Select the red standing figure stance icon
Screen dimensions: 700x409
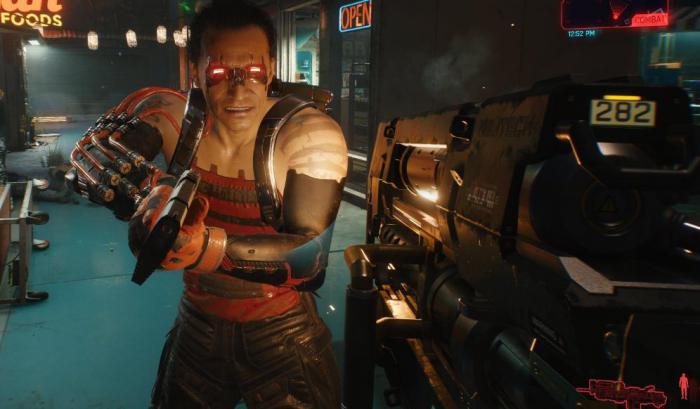tap(684, 387)
